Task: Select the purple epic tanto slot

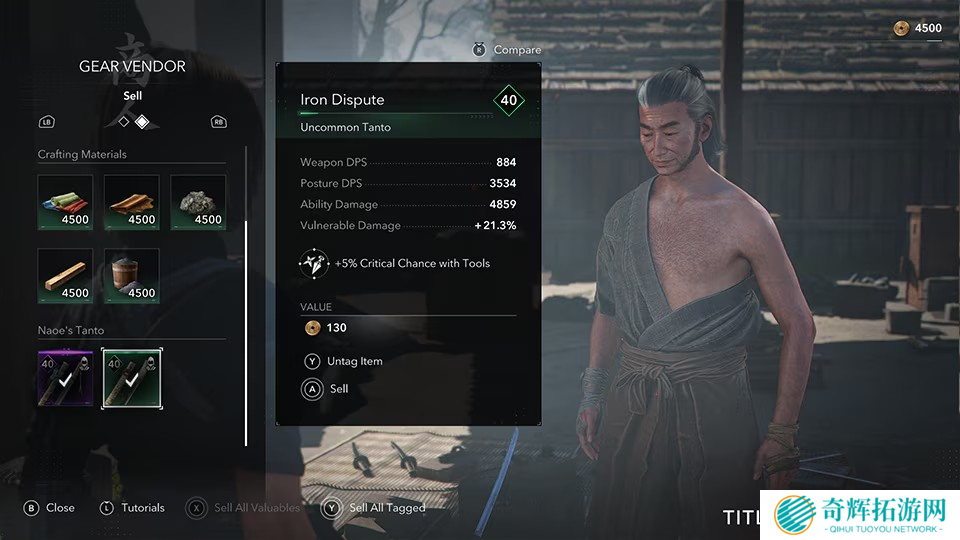Action: click(65, 378)
